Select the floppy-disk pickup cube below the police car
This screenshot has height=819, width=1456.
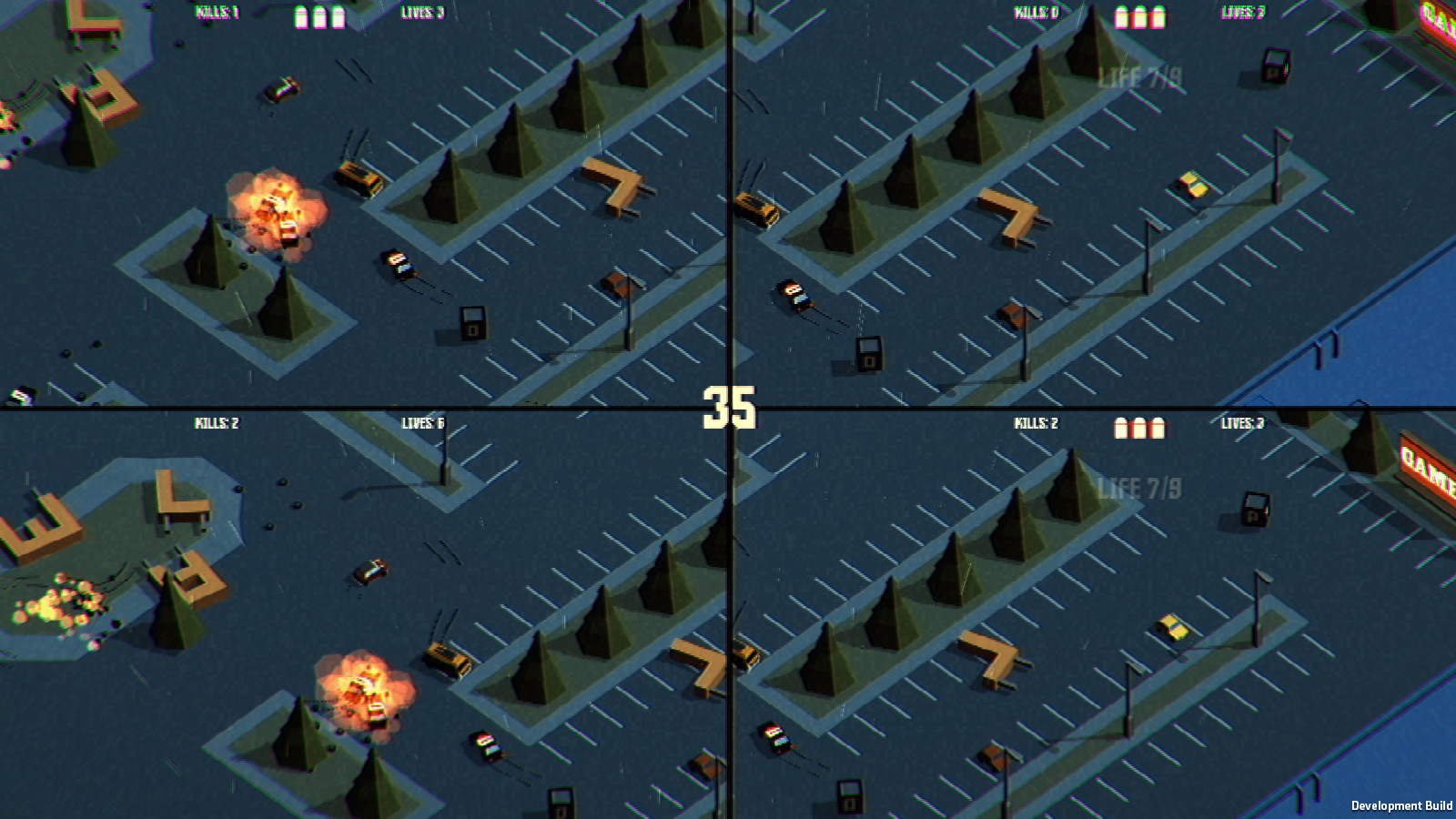click(473, 324)
